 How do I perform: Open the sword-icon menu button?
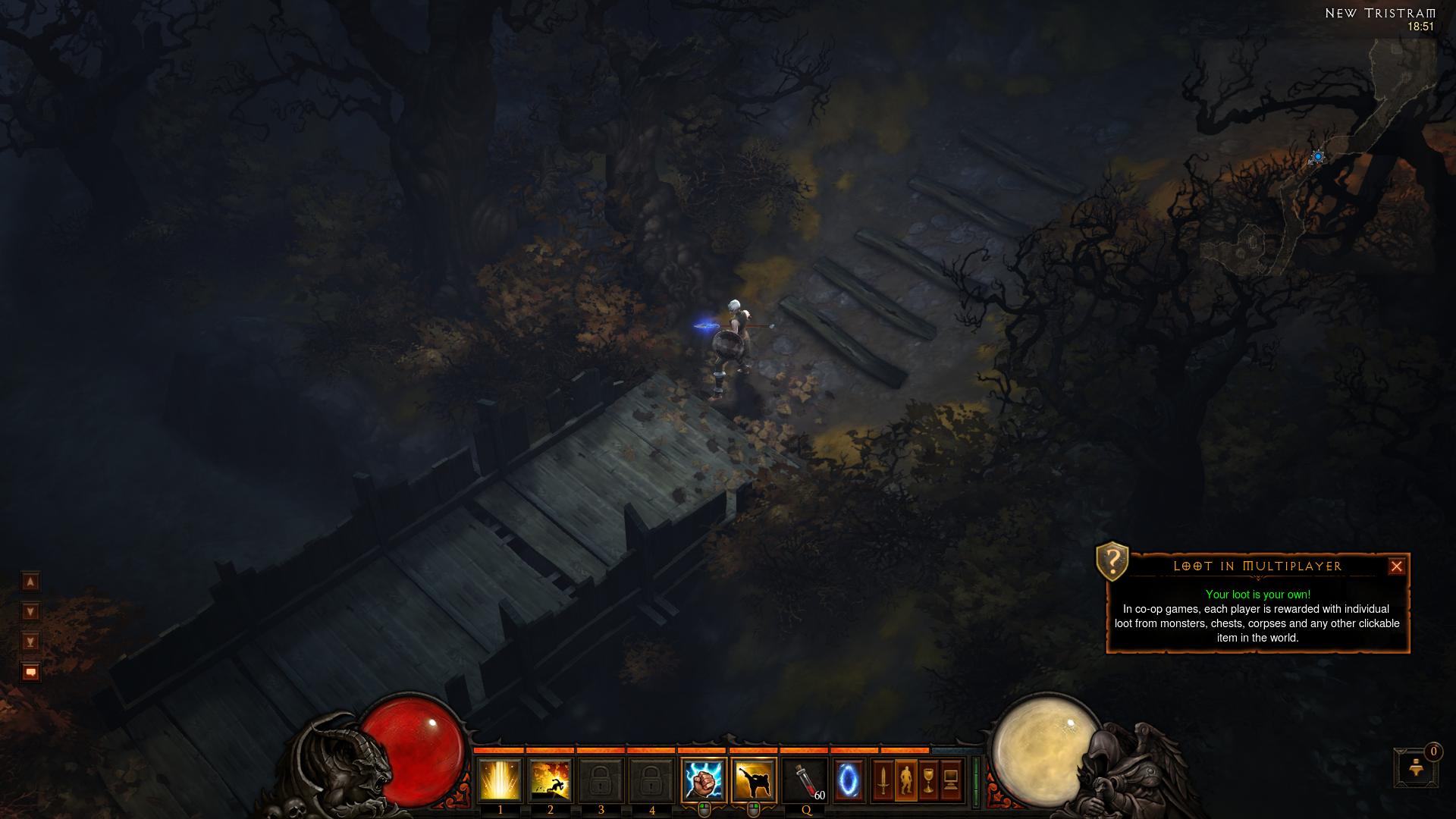coord(883,780)
